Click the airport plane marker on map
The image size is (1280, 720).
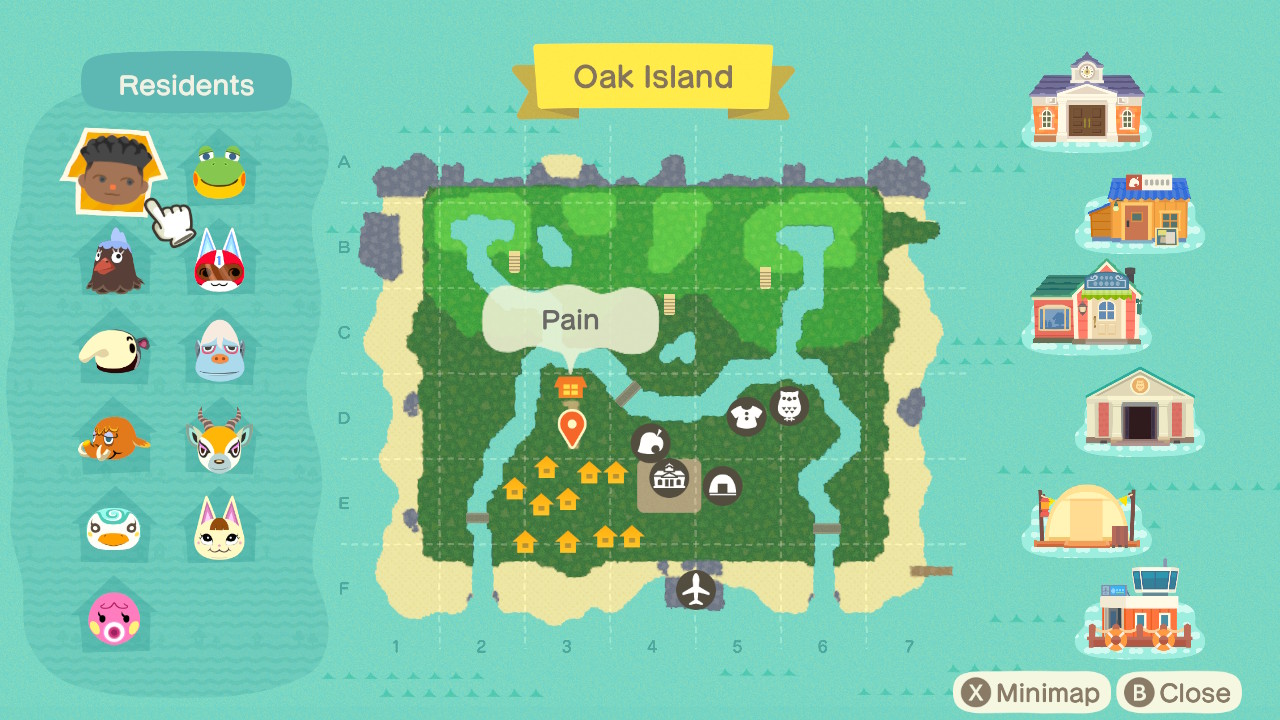click(x=696, y=589)
